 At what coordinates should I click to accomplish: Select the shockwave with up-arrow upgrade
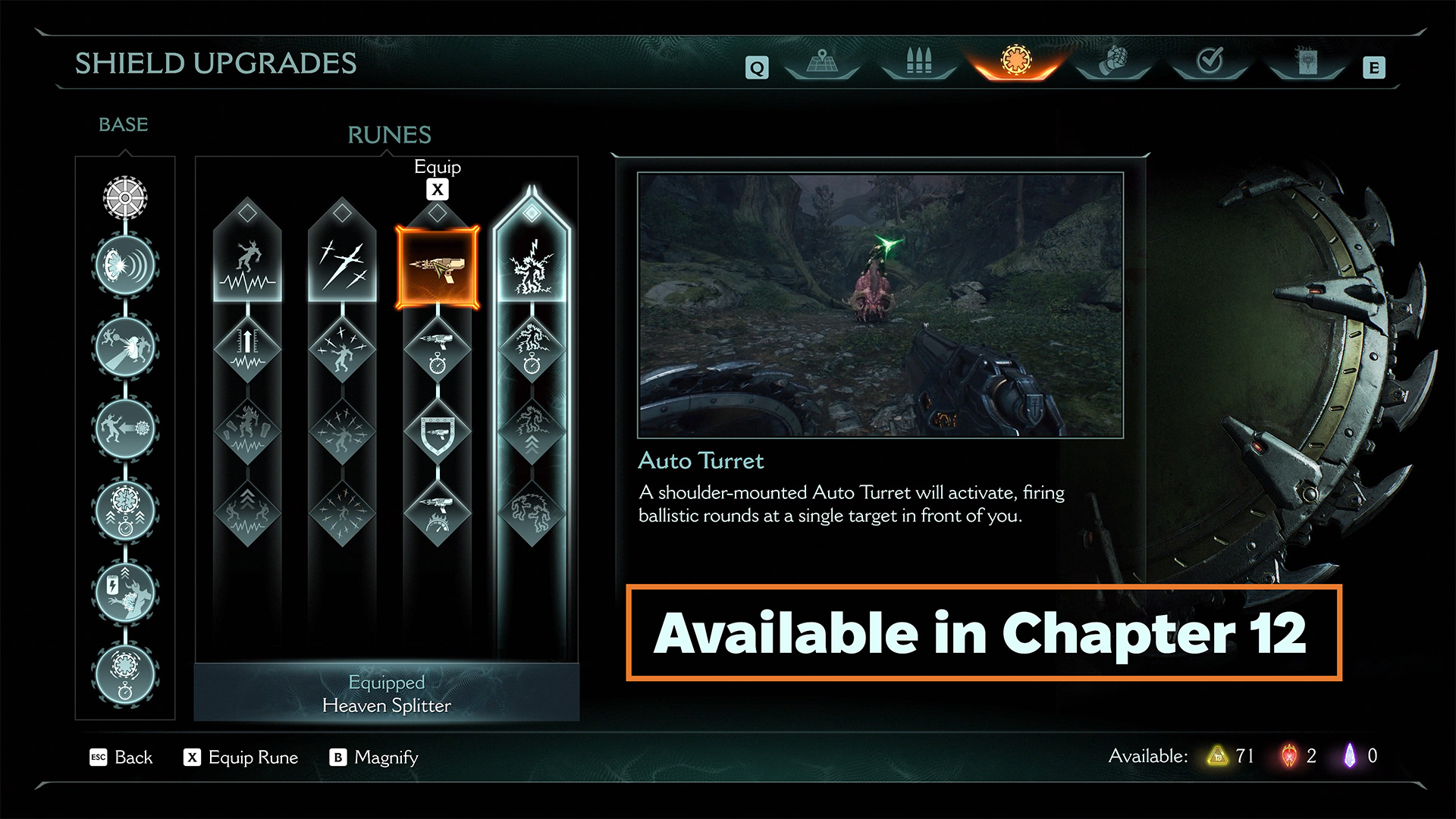click(247, 350)
